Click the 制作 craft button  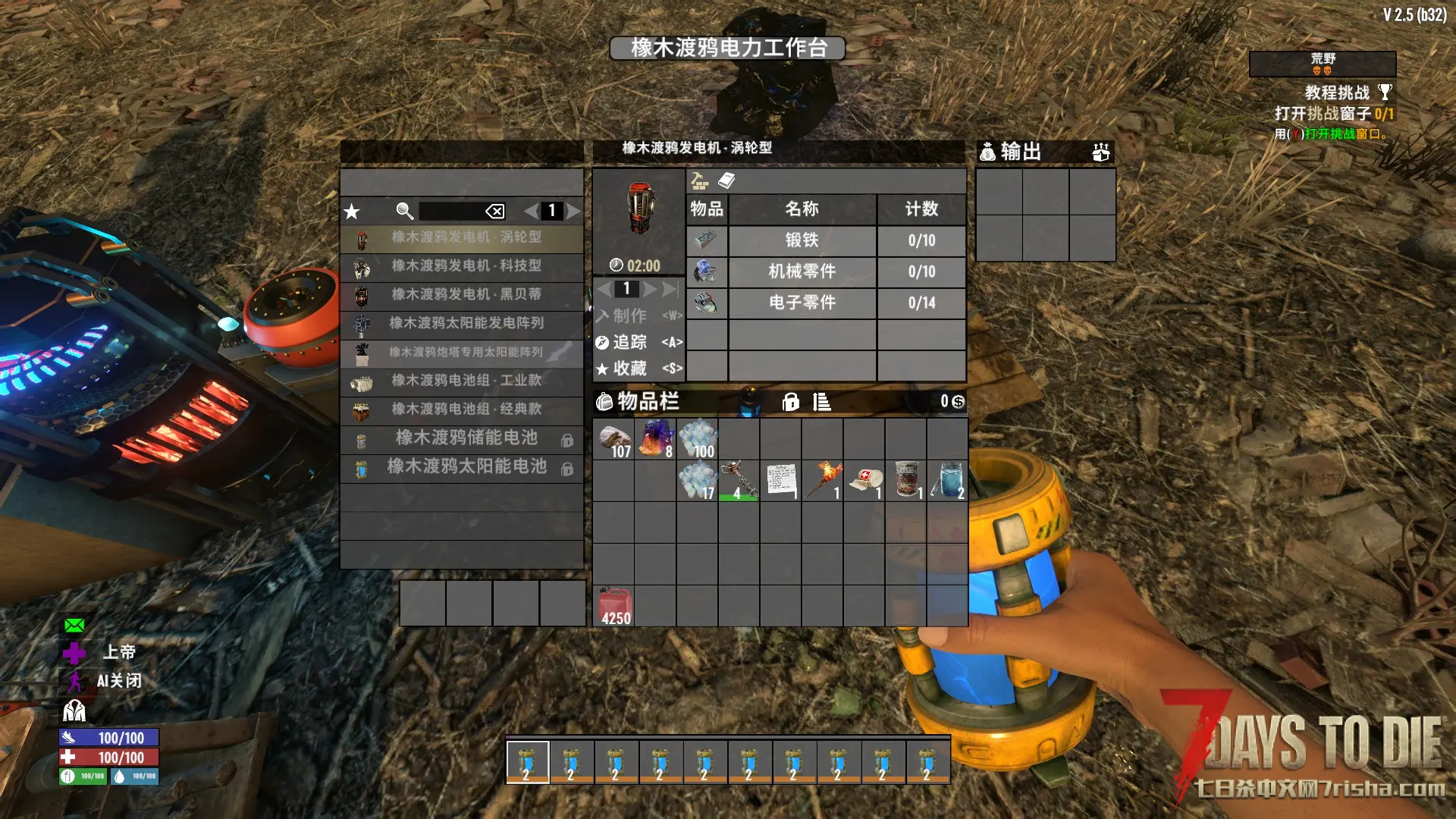[x=630, y=315]
